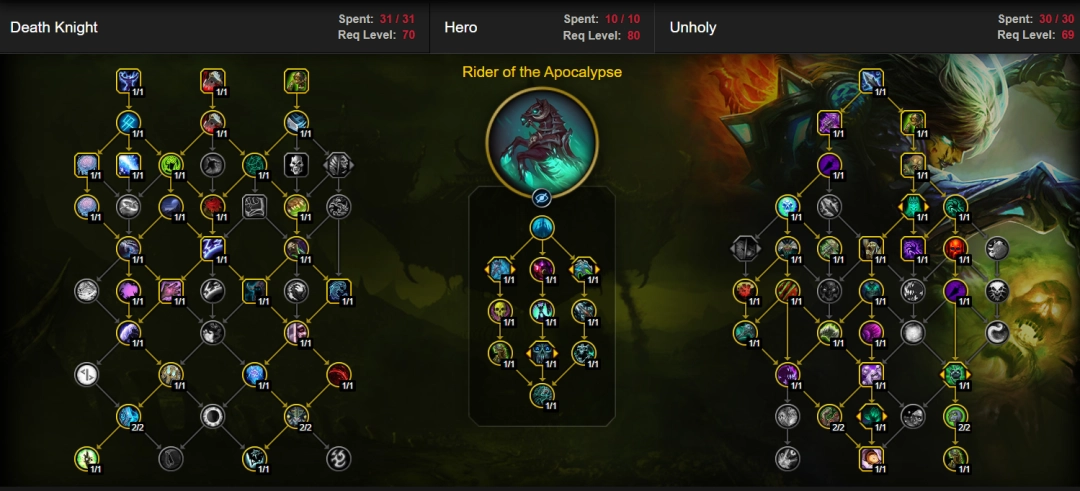This screenshot has height=491, width=1080.
Task: Pick the red Death Strike talent node
Action: coord(212,79)
